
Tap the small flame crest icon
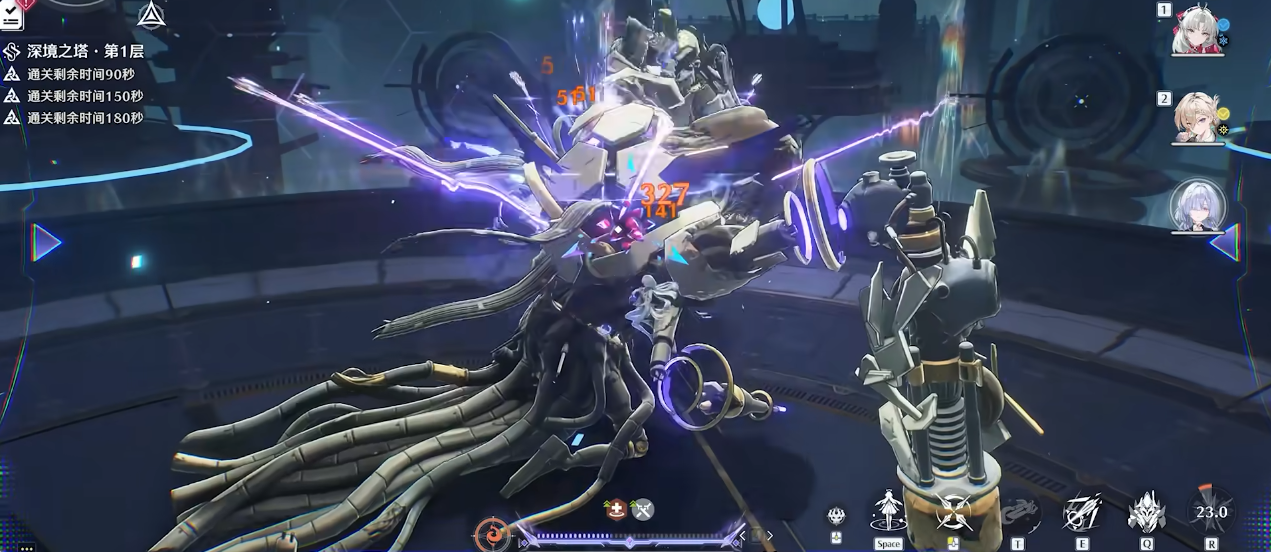click(x=836, y=516)
